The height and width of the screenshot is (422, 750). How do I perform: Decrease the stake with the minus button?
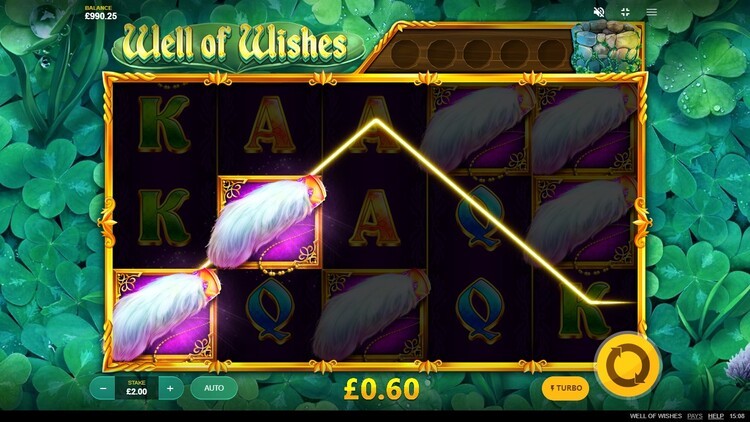(x=104, y=388)
